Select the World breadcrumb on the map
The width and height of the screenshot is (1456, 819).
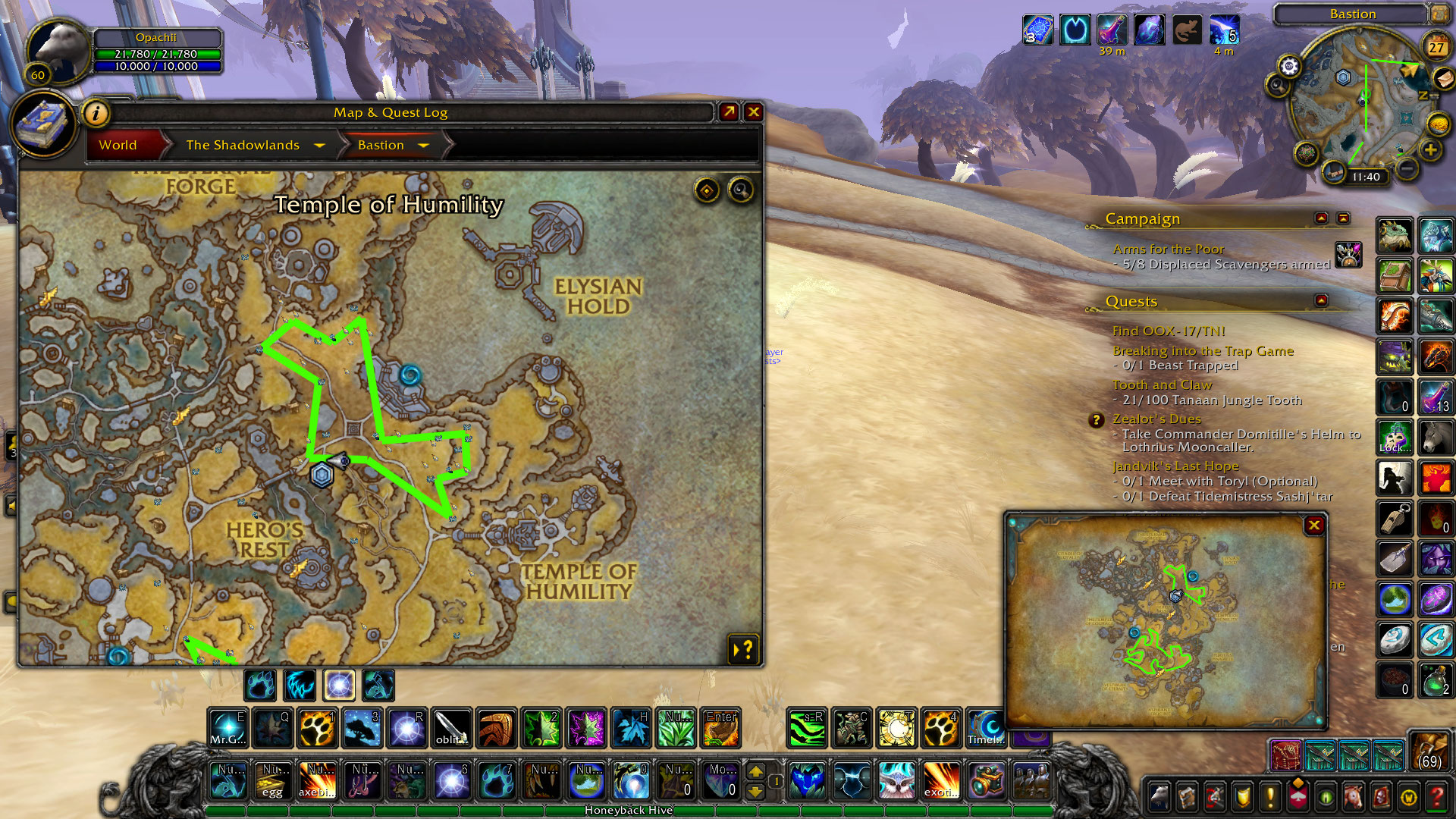click(x=118, y=145)
